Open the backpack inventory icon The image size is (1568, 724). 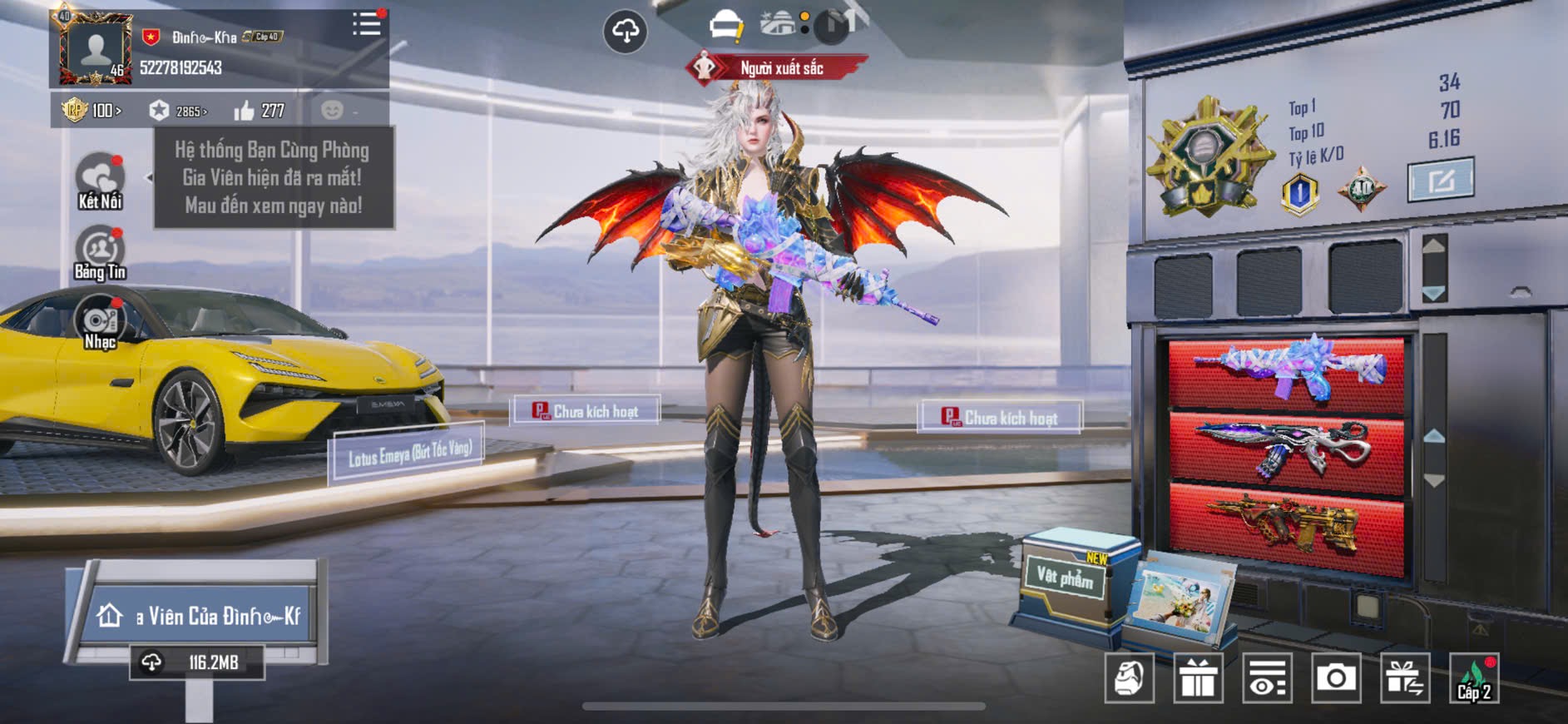tap(1129, 678)
